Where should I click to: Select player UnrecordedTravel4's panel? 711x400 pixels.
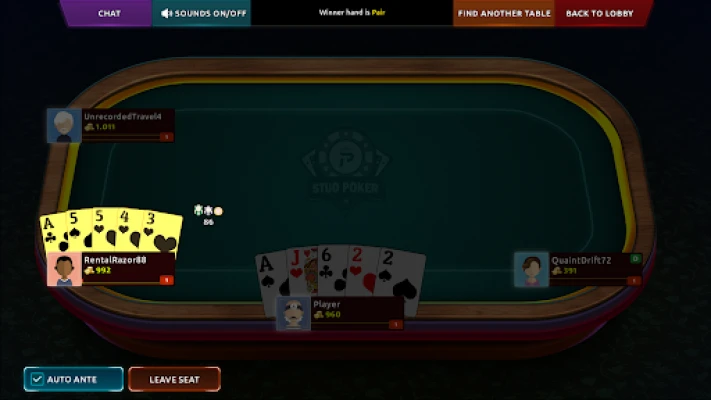(111, 124)
